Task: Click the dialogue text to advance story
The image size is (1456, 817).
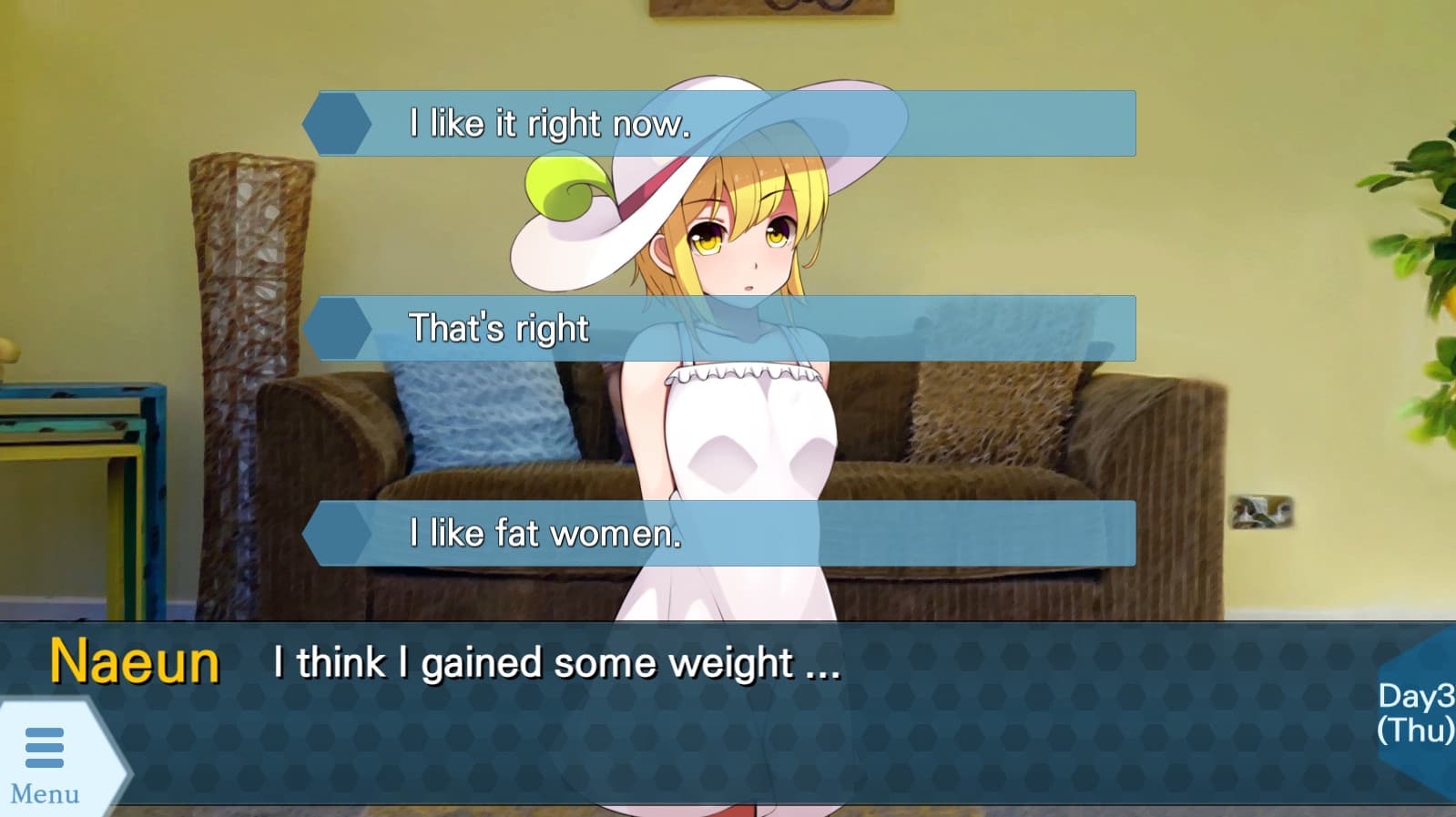Action: click(555, 664)
